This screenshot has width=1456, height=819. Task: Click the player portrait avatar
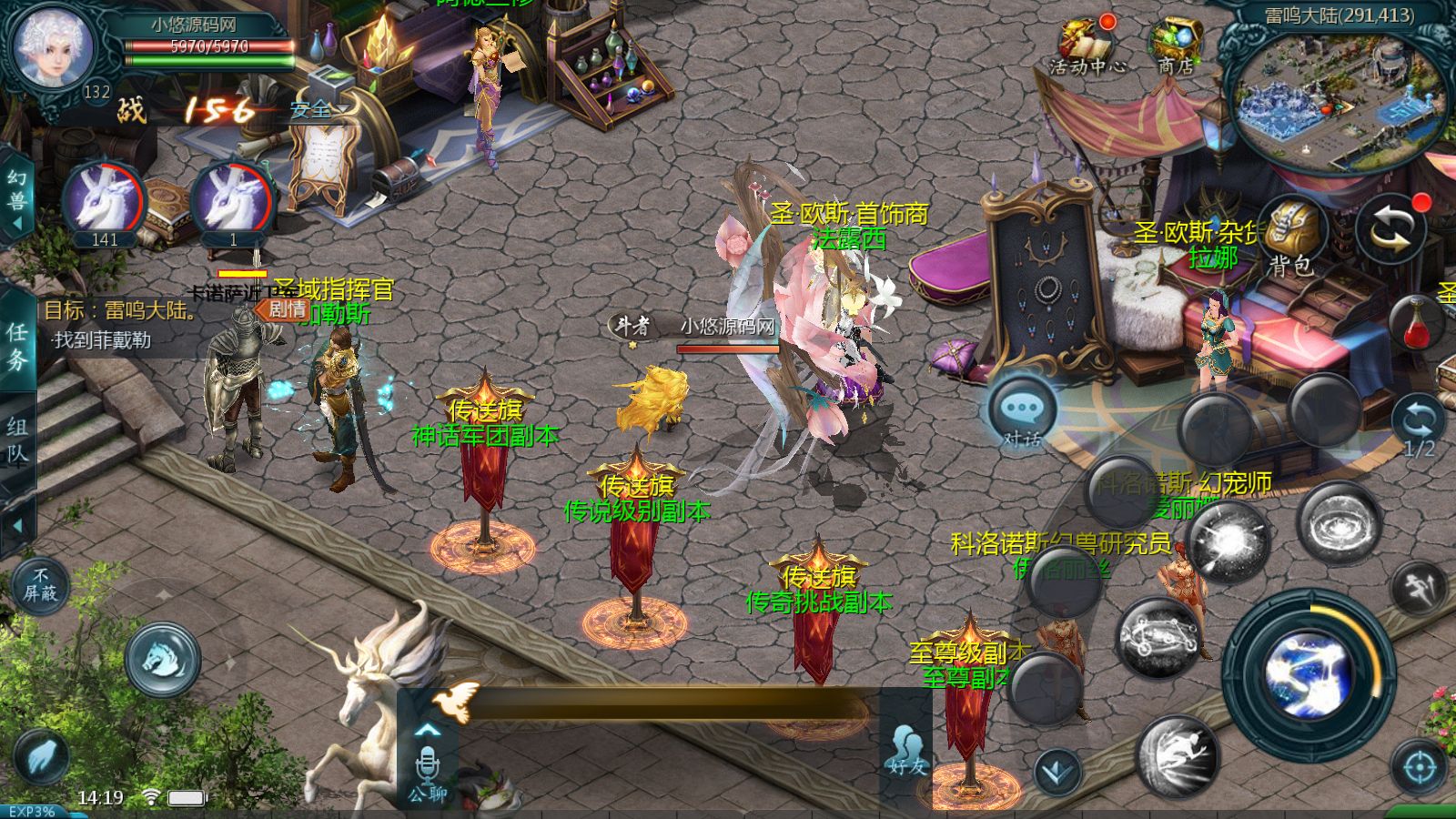[53, 47]
